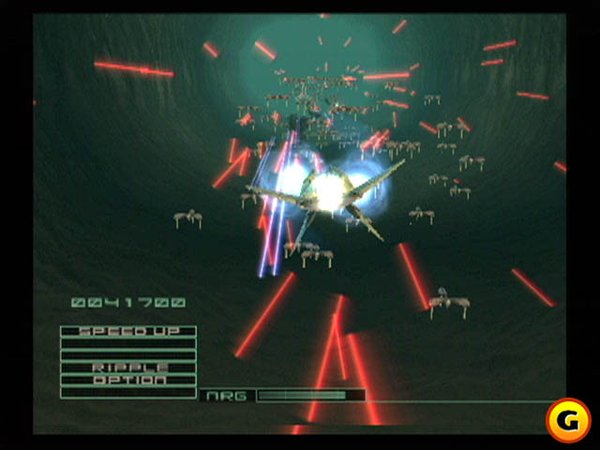The width and height of the screenshot is (600, 450).
Task: Select the SPEED UP power-up slot
Action: tap(128, 331)
